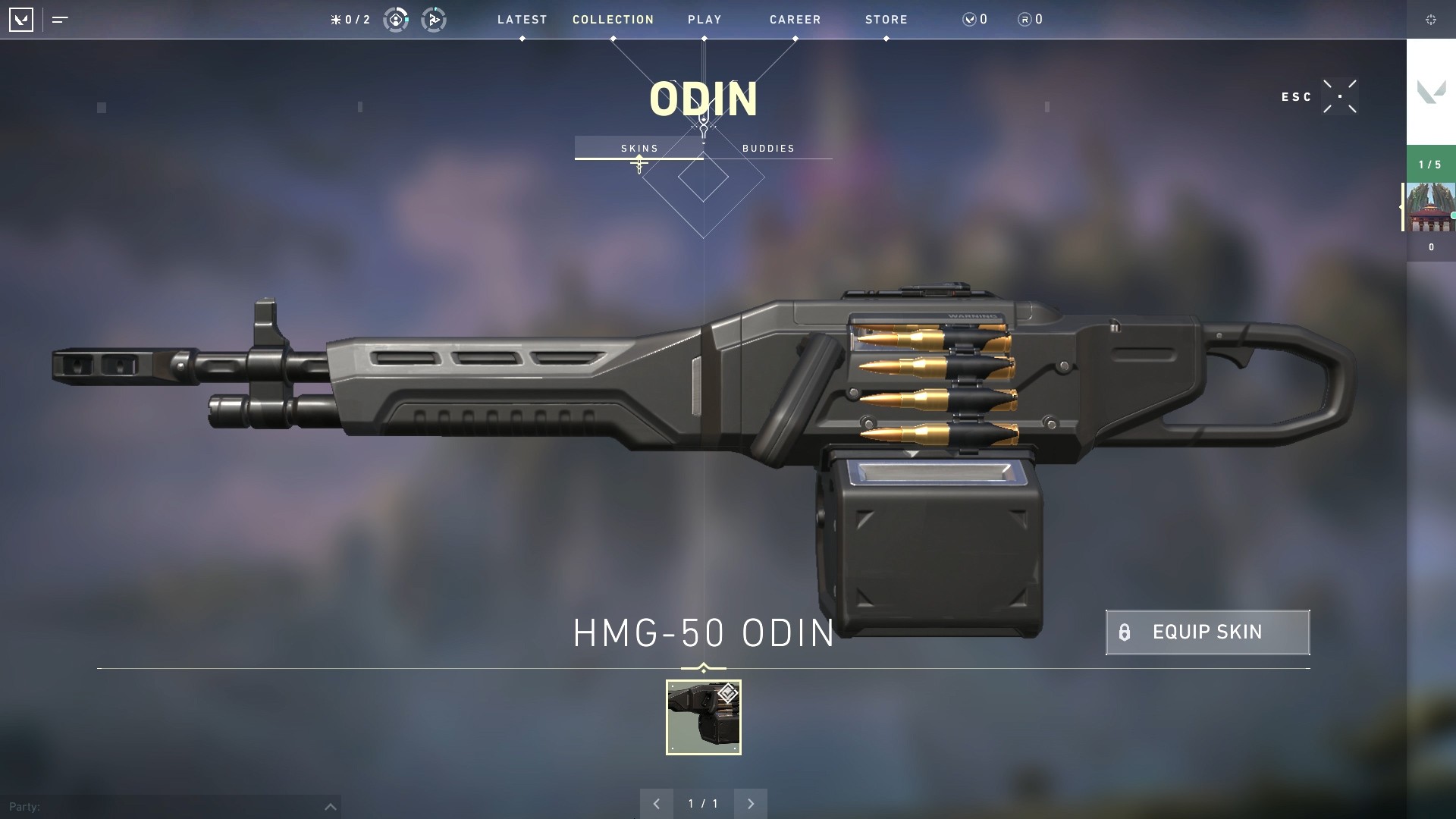Open the hamburger navigation menu
Image resolution: width=1456 pixels, height=819 pixels.
click(x=59, y=20)
